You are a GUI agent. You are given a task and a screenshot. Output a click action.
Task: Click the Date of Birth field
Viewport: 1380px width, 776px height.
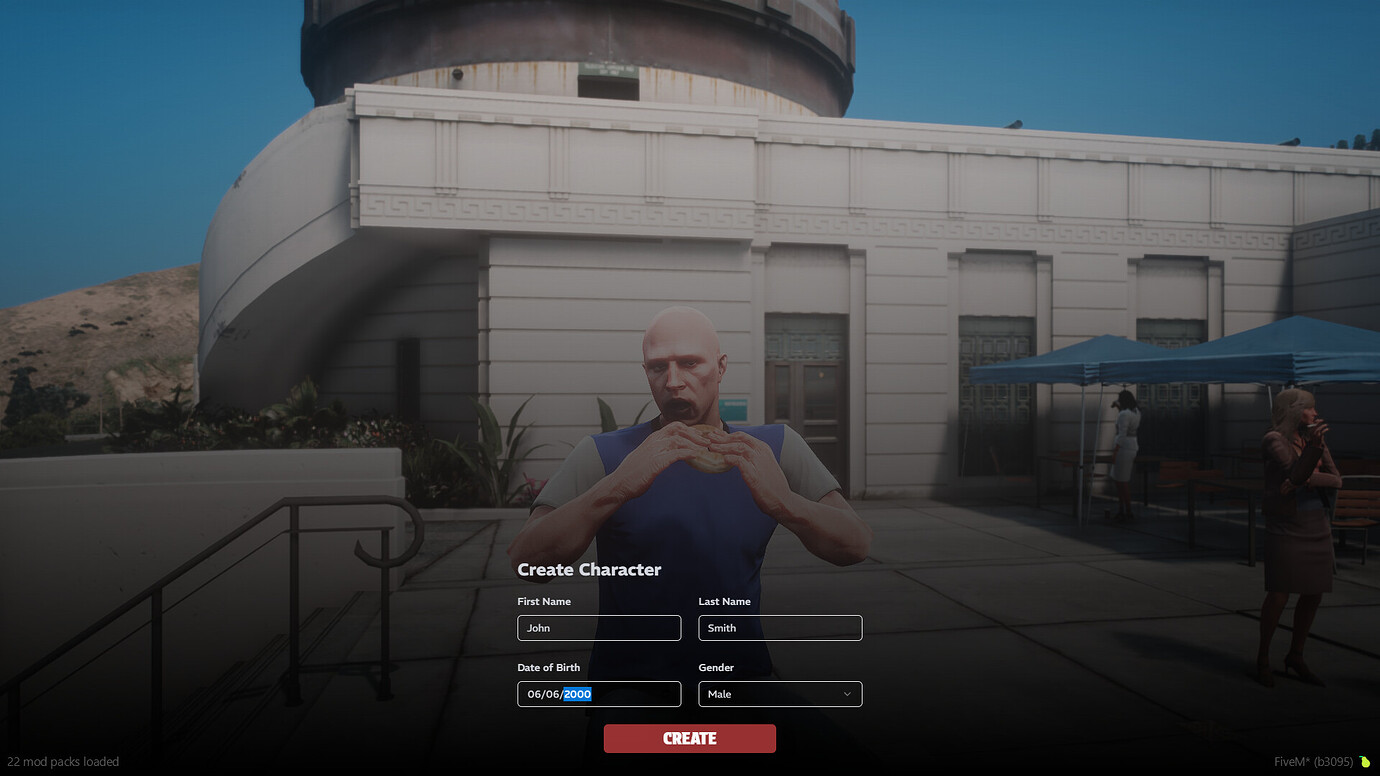(x=598, y=694)
